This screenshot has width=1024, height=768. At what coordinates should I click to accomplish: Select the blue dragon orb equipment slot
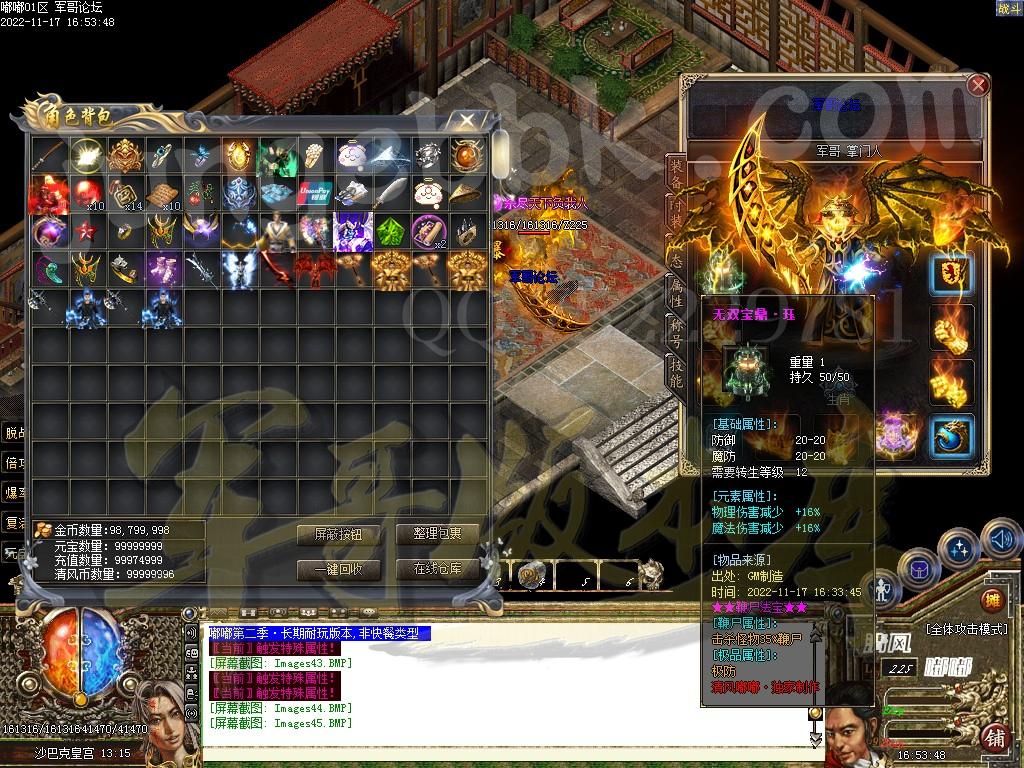pos(952,437)
